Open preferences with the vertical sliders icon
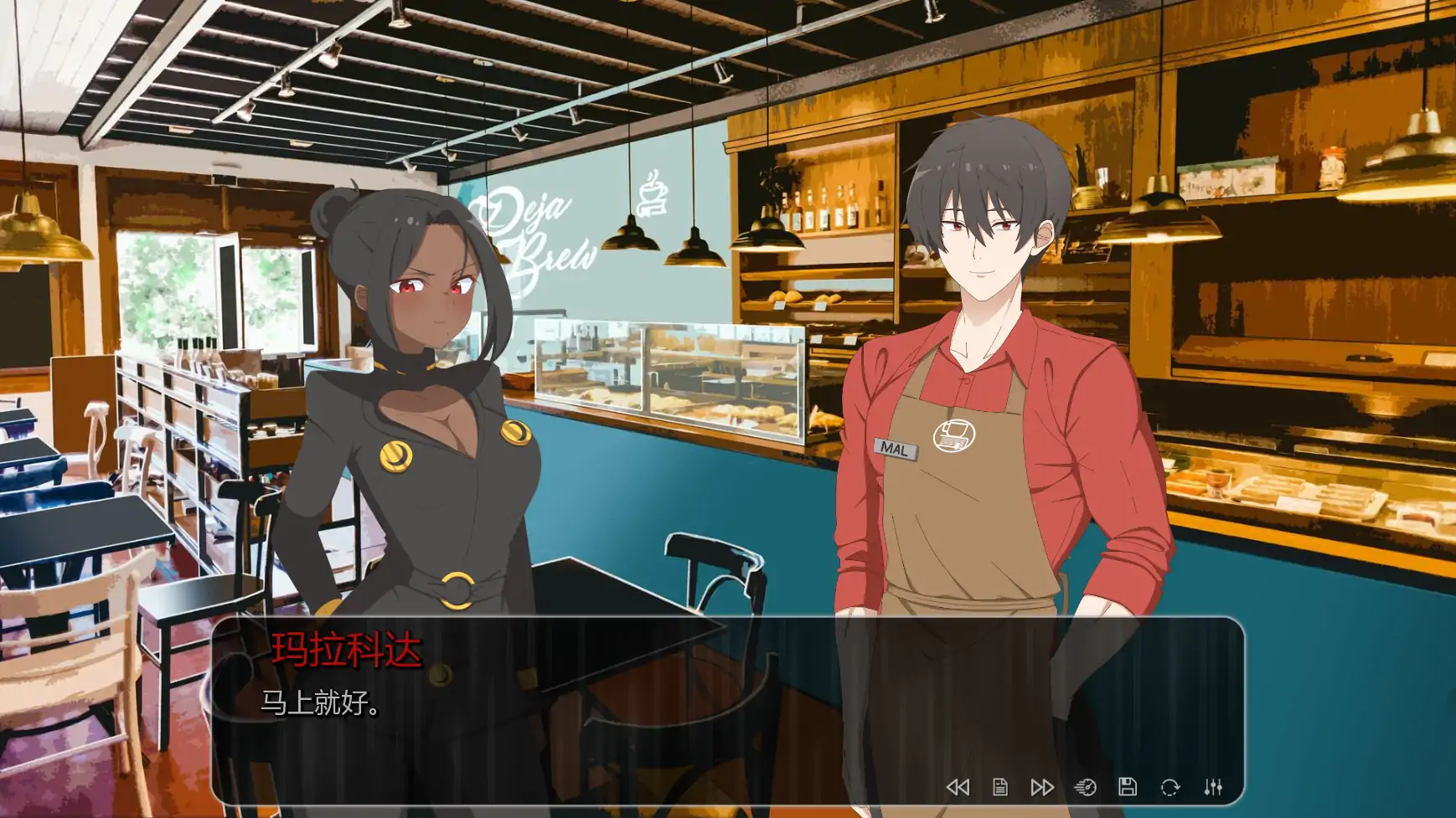 coord(1212,785)
